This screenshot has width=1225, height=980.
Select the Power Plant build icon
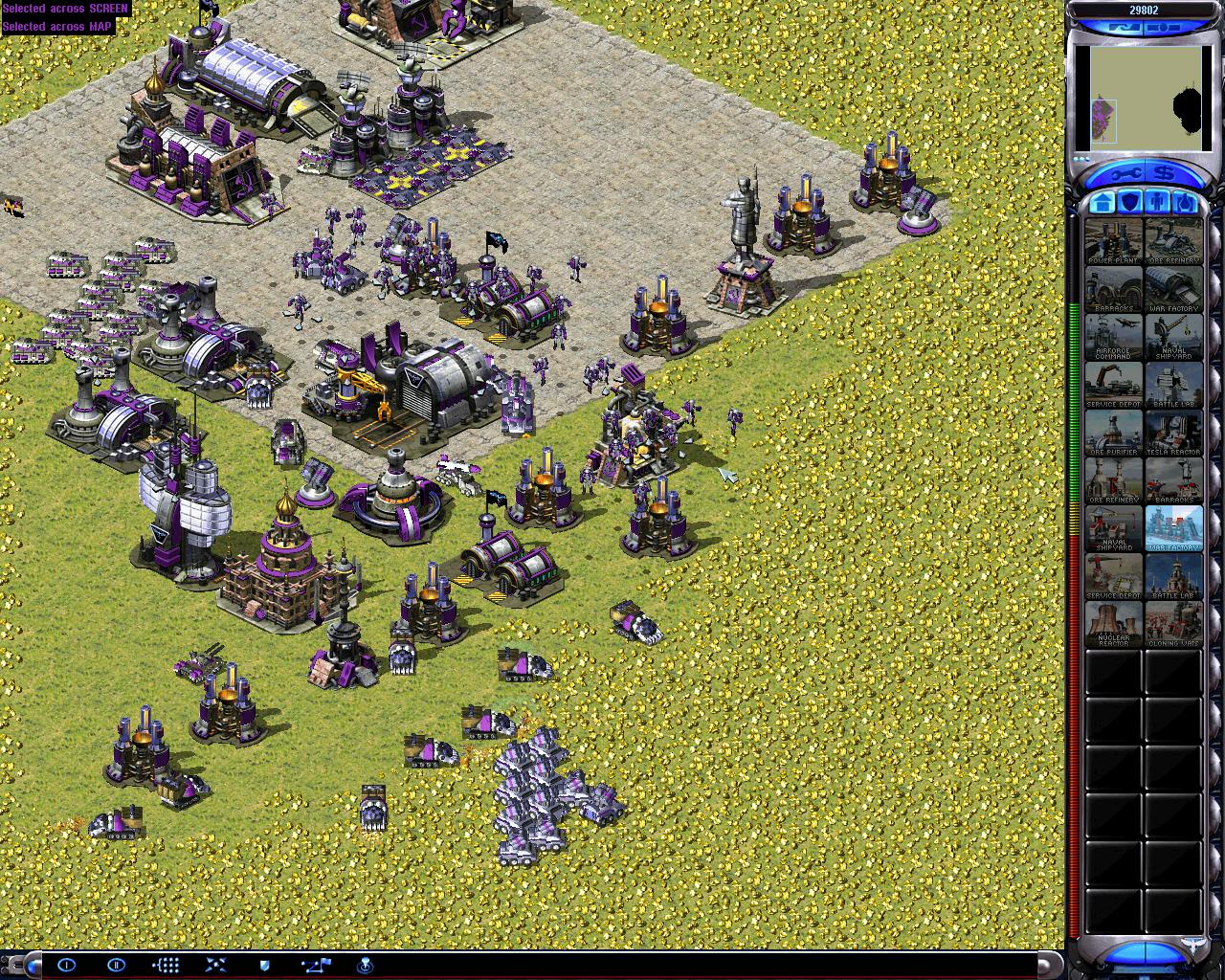tap(1114, 242)
